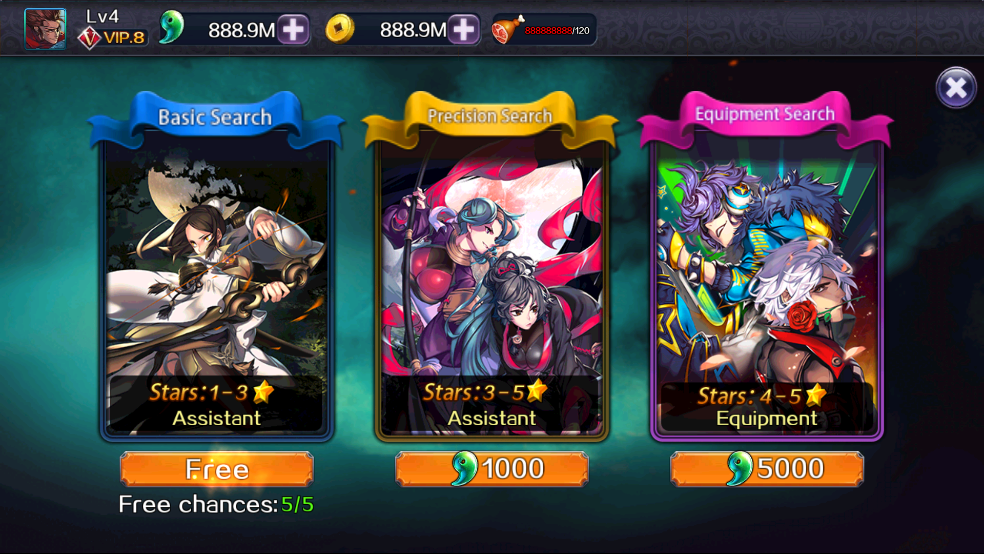Purchase the Equipment Search for 5000
984x554 pixels.
[767, 469]
